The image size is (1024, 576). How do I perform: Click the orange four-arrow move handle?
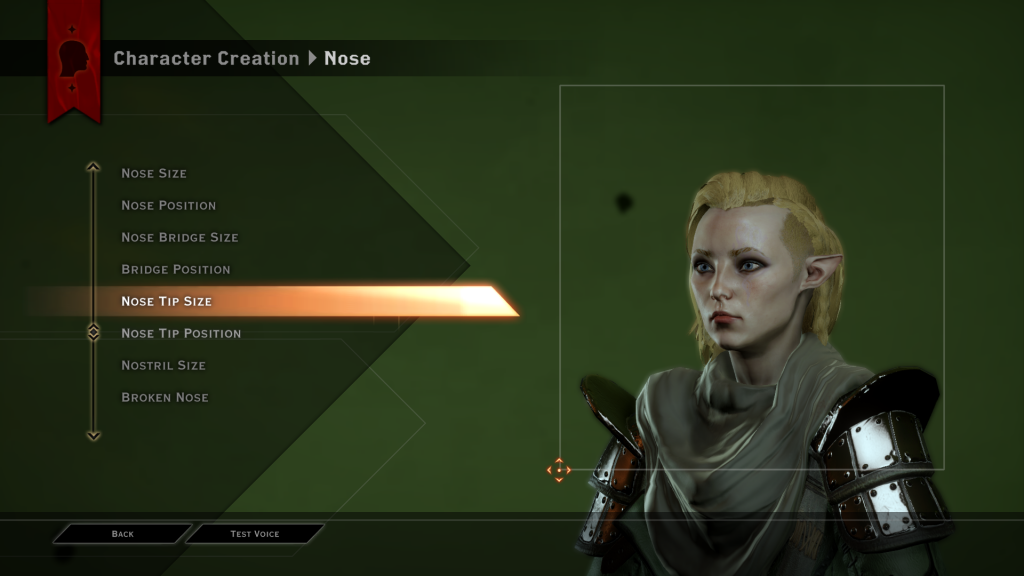pos(558,468)
